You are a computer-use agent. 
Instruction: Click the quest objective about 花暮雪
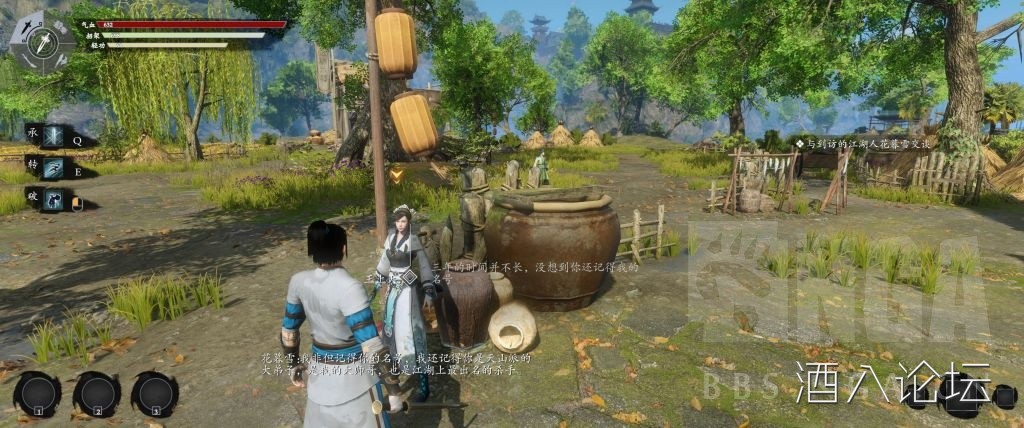[868, 144]
